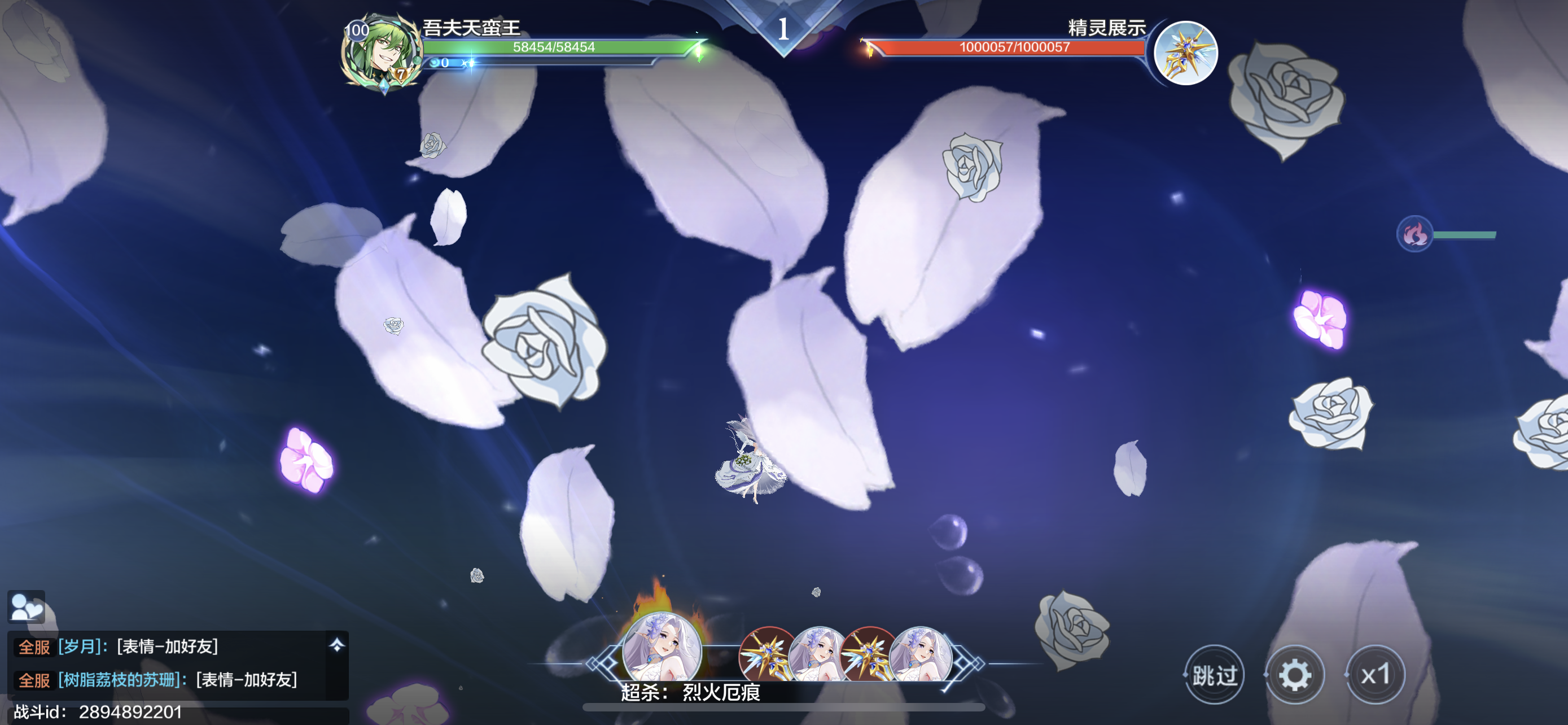The image size is (1568, 725).
Task: Toggle the x1 battle speed
Action: coord(1375,675)
